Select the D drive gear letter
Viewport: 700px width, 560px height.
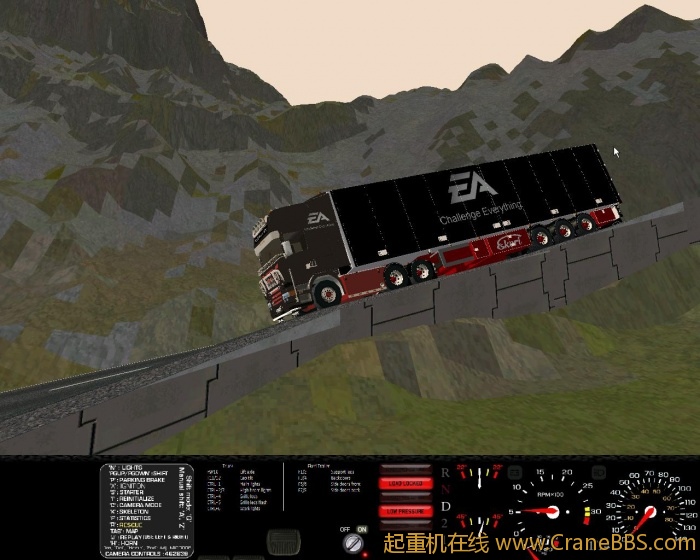(444, 507)
